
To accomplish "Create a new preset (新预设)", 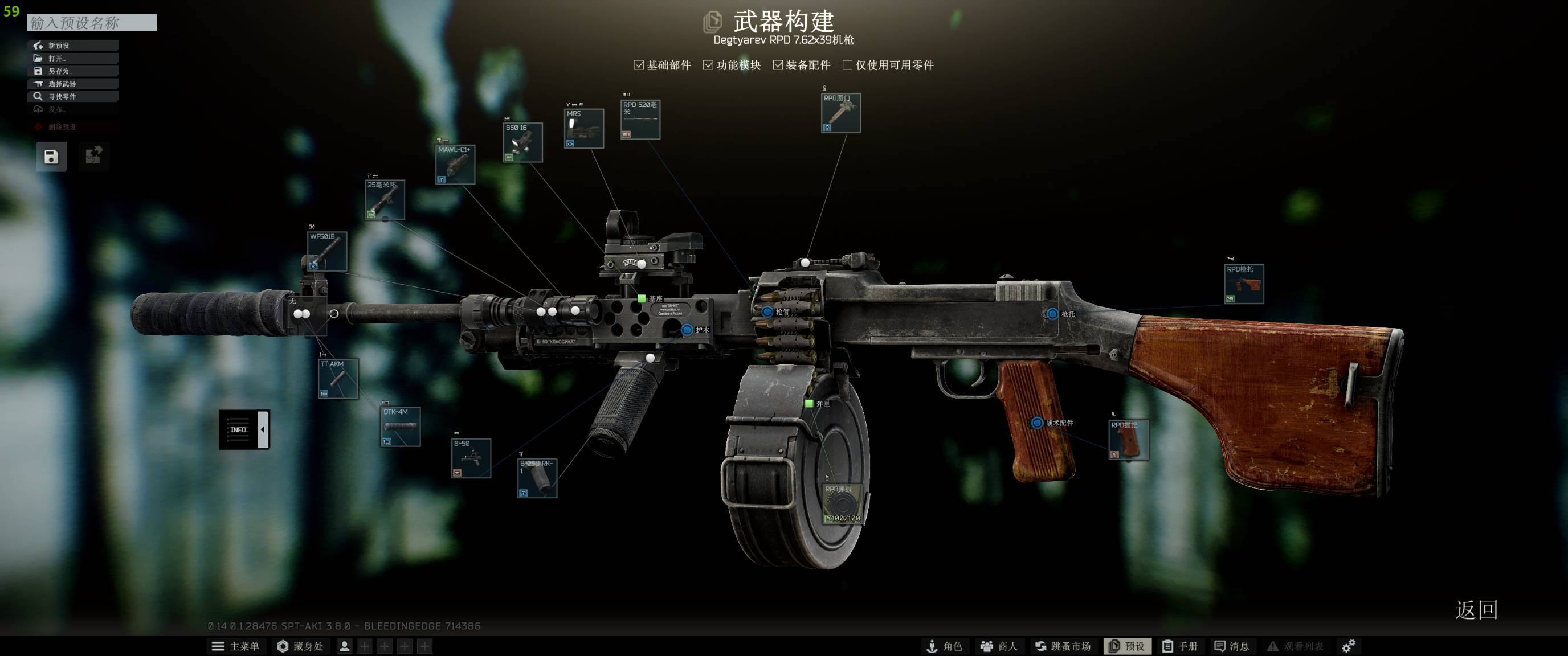I will coord(72,46).
